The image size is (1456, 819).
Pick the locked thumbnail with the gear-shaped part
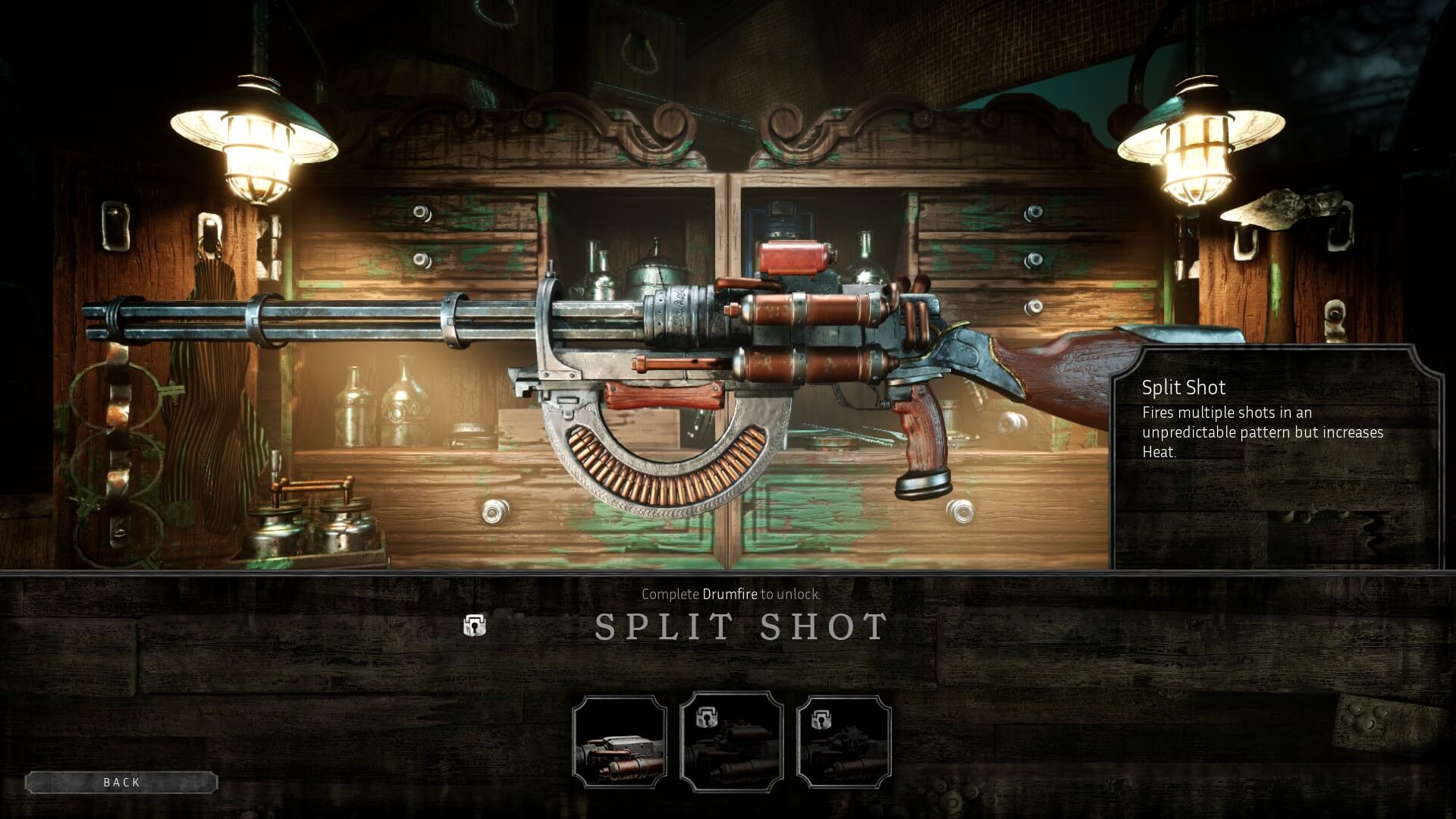844,742
